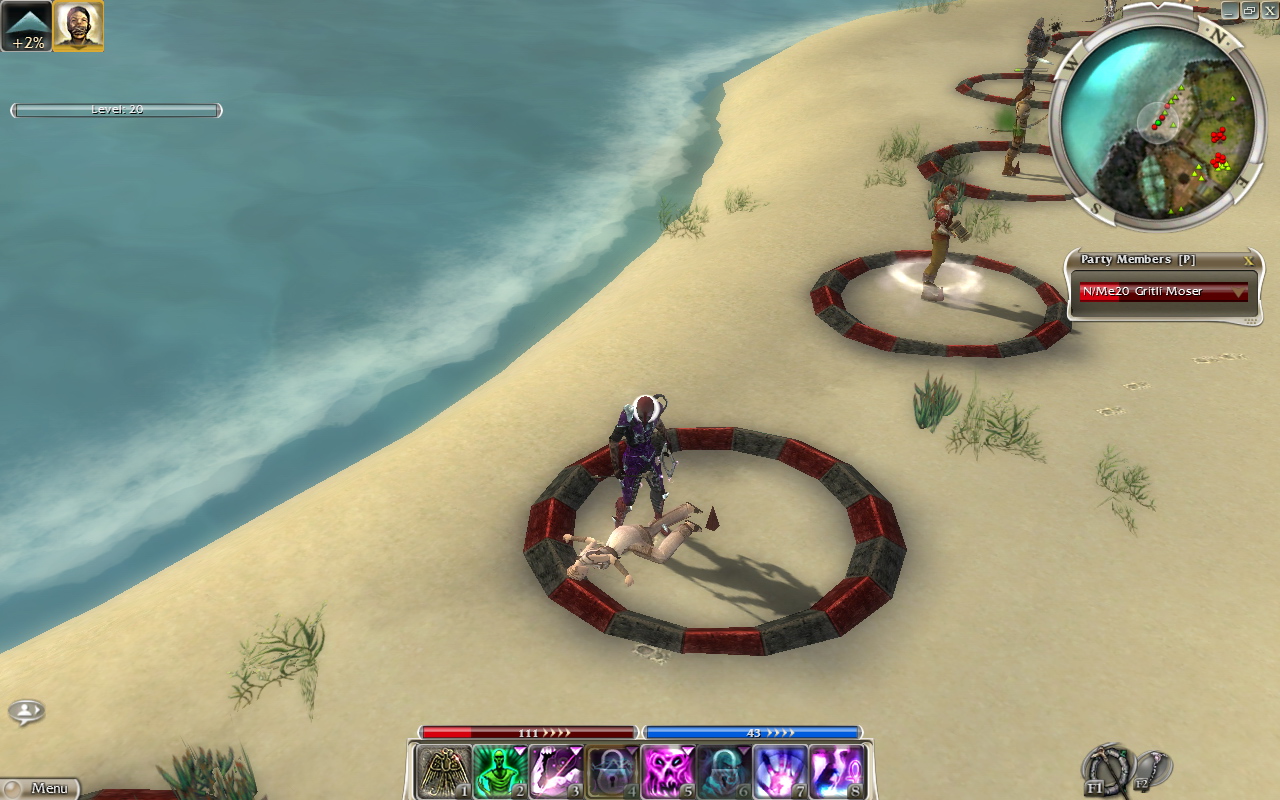Cast the glowing hand skill in slot 7
The height and width of the screenshot is (800, 1280).
(x=780, y=772)
